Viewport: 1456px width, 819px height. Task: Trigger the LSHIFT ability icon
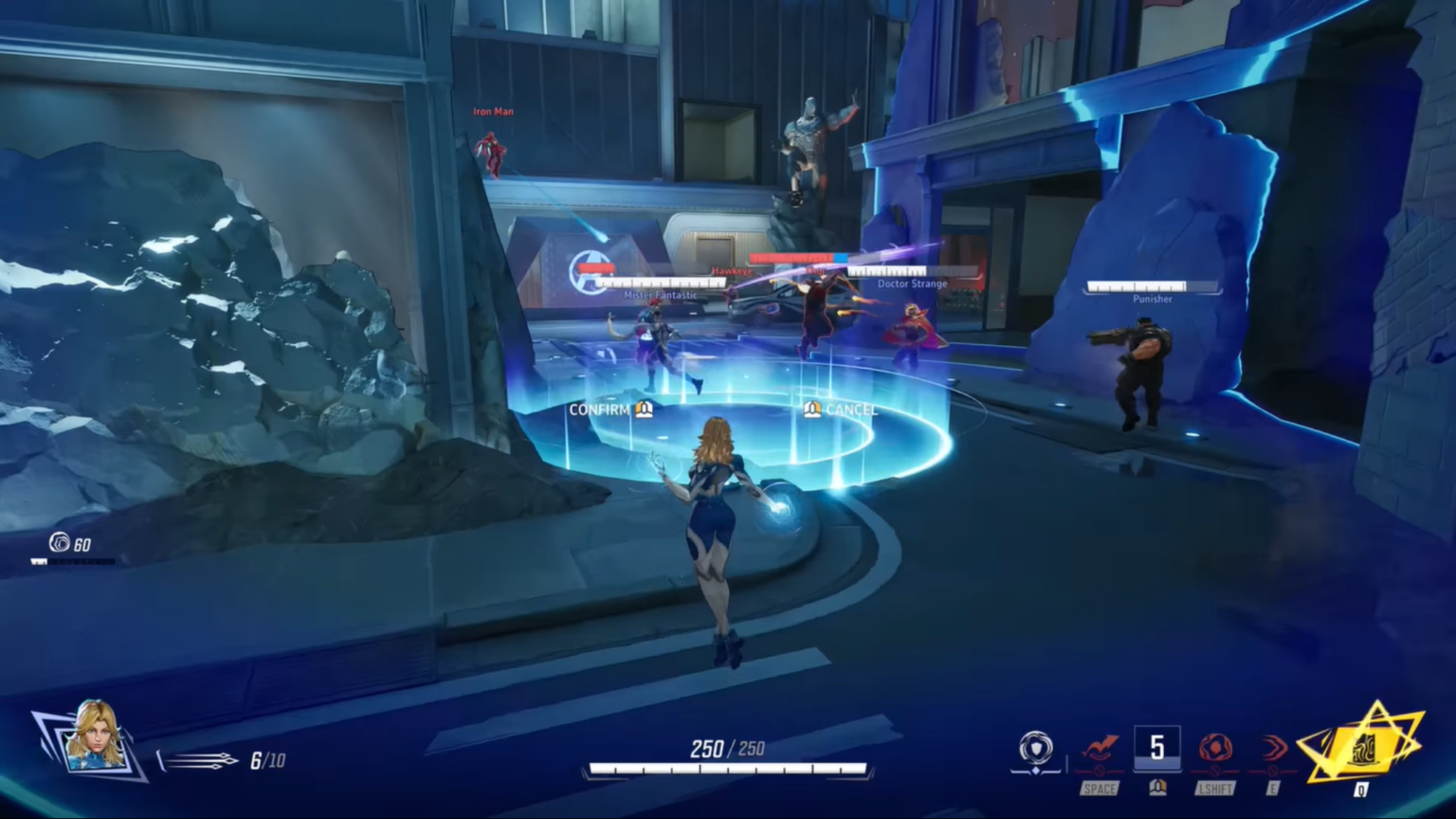coord(1216,749)
